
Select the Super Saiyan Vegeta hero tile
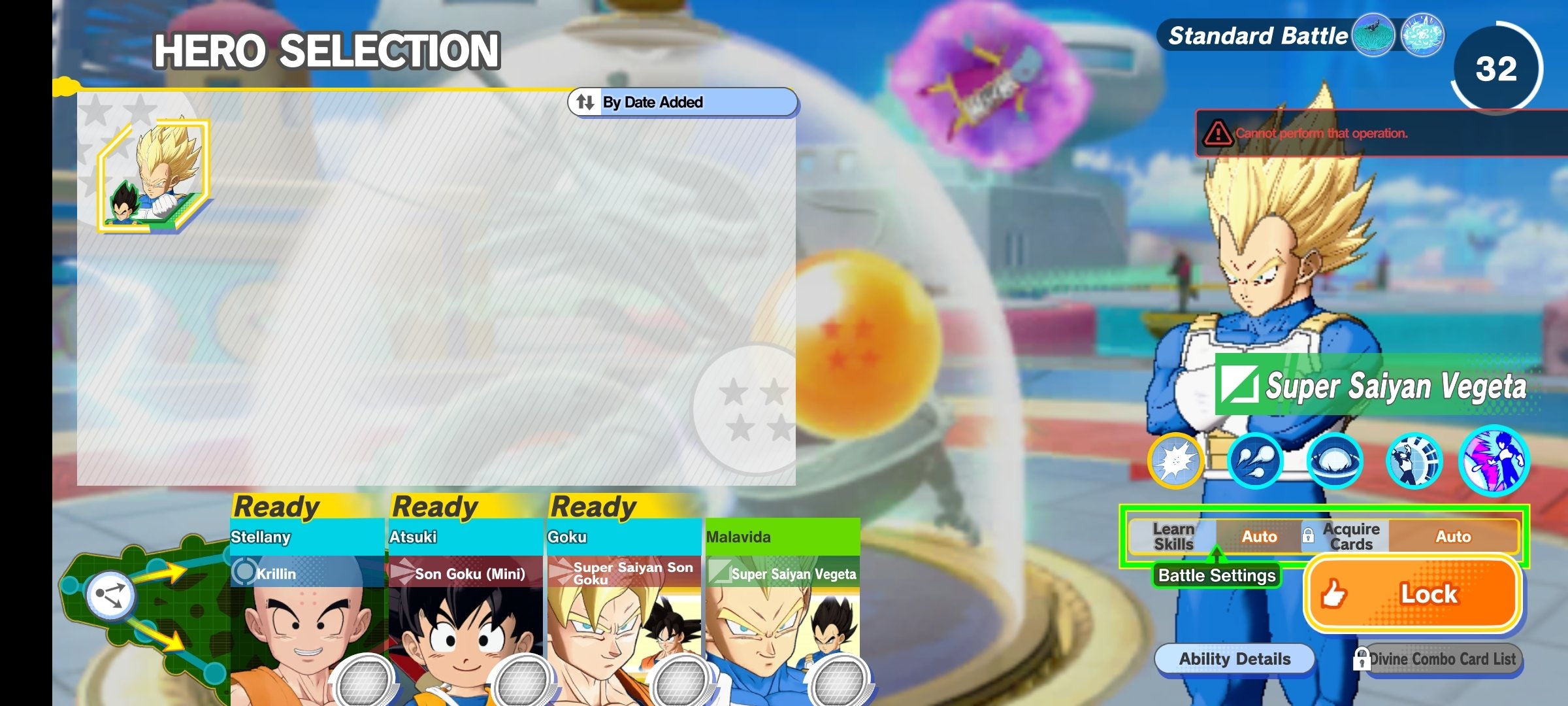click(x=154, y=176)
